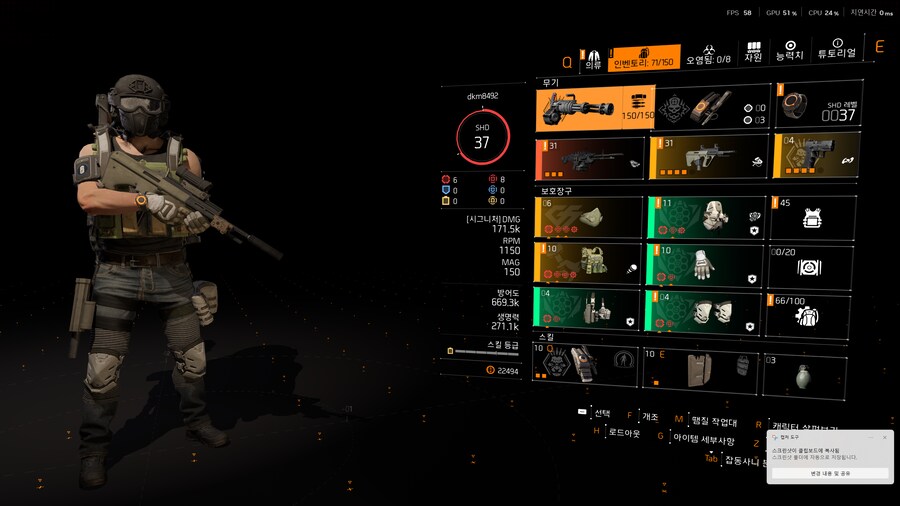Viewport: 900px width, 506px height.
Task: Open the mask gear slot
Action: (588, 216)
